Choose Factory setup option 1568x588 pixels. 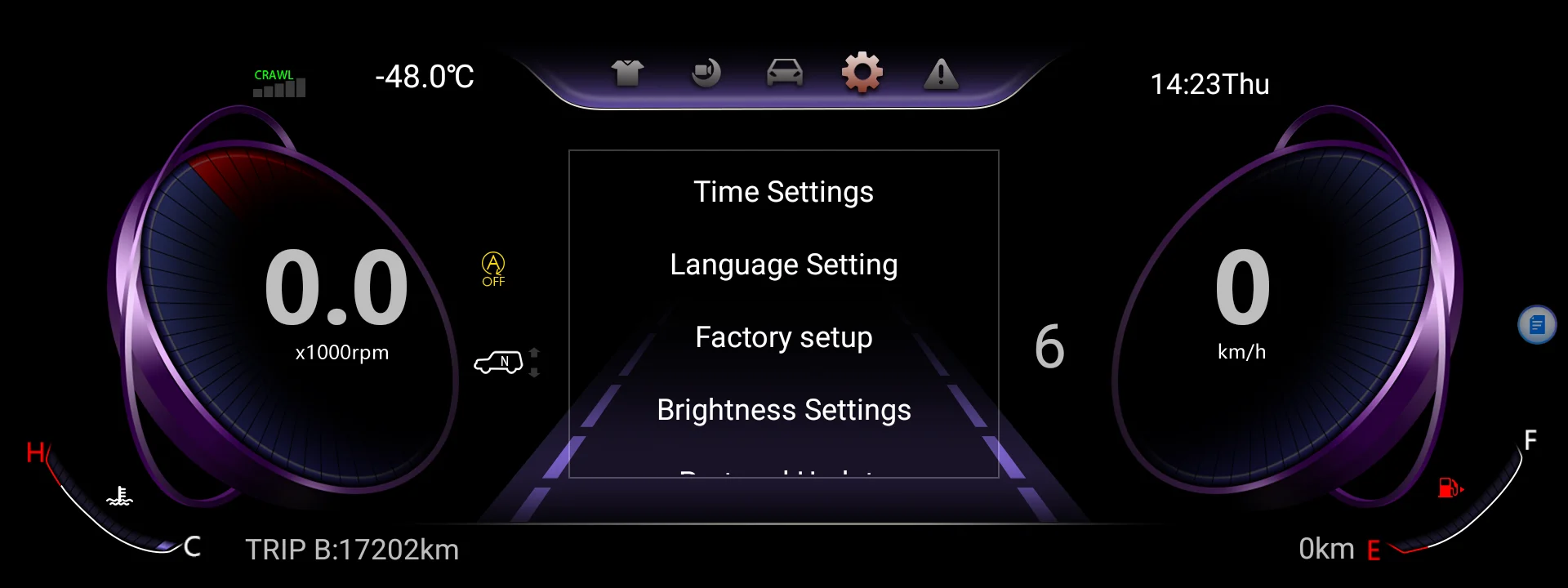(x=783, y=337)
